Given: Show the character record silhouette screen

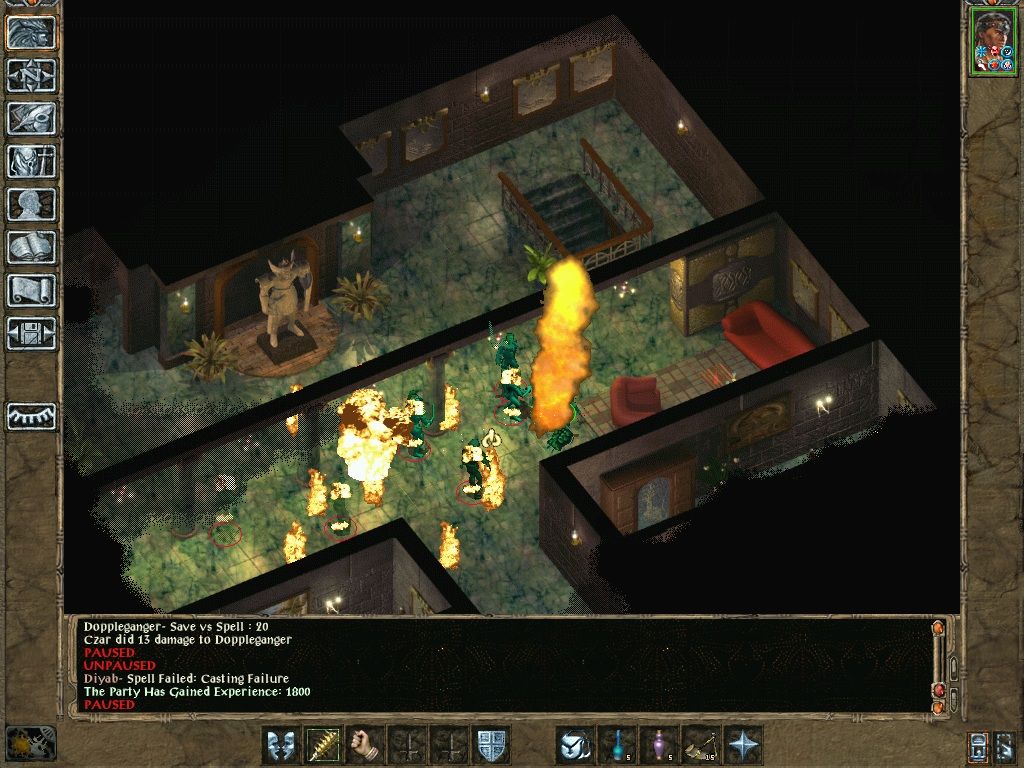Looking at the screenshot, I should coord(32,204).
